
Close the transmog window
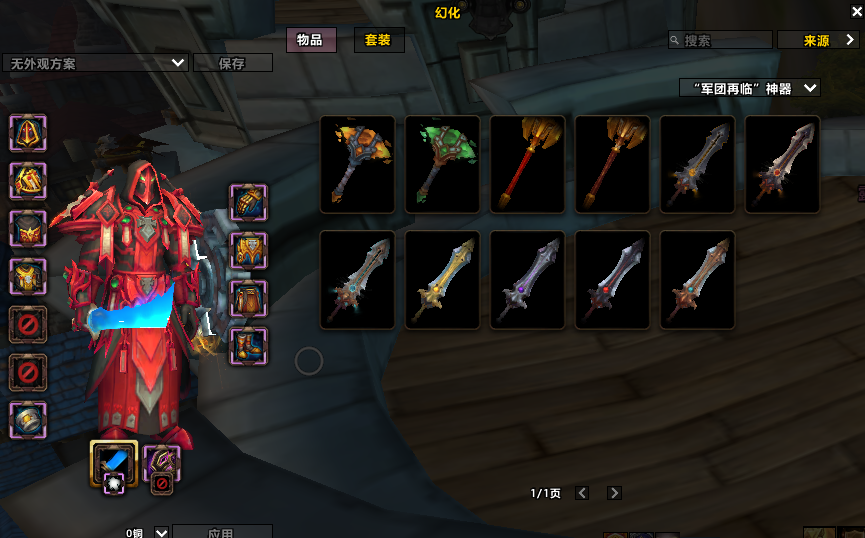coord(855,12)
